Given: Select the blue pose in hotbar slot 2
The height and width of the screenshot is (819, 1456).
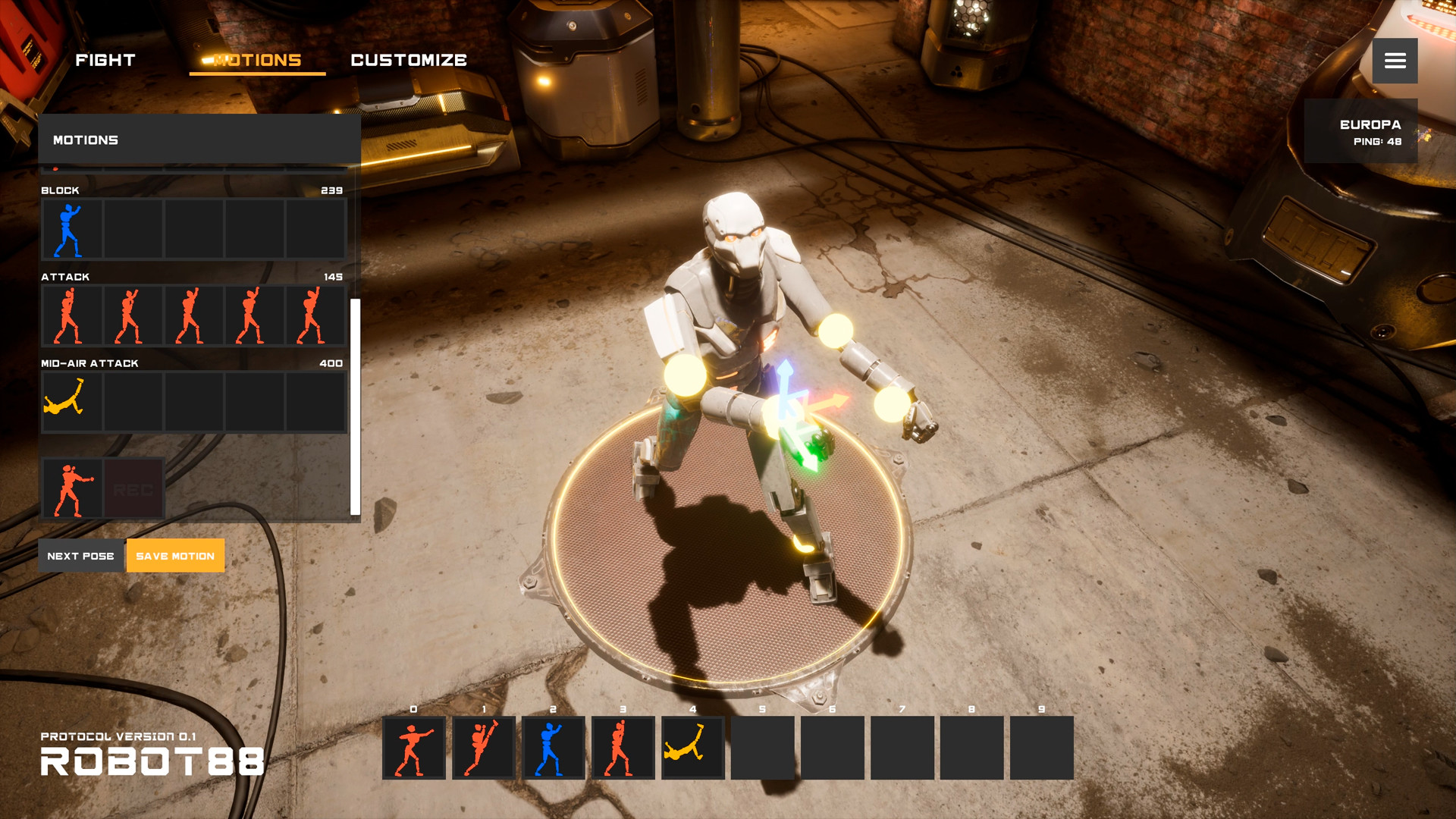Looking at the screenshot, I should (x=552, y=748).
